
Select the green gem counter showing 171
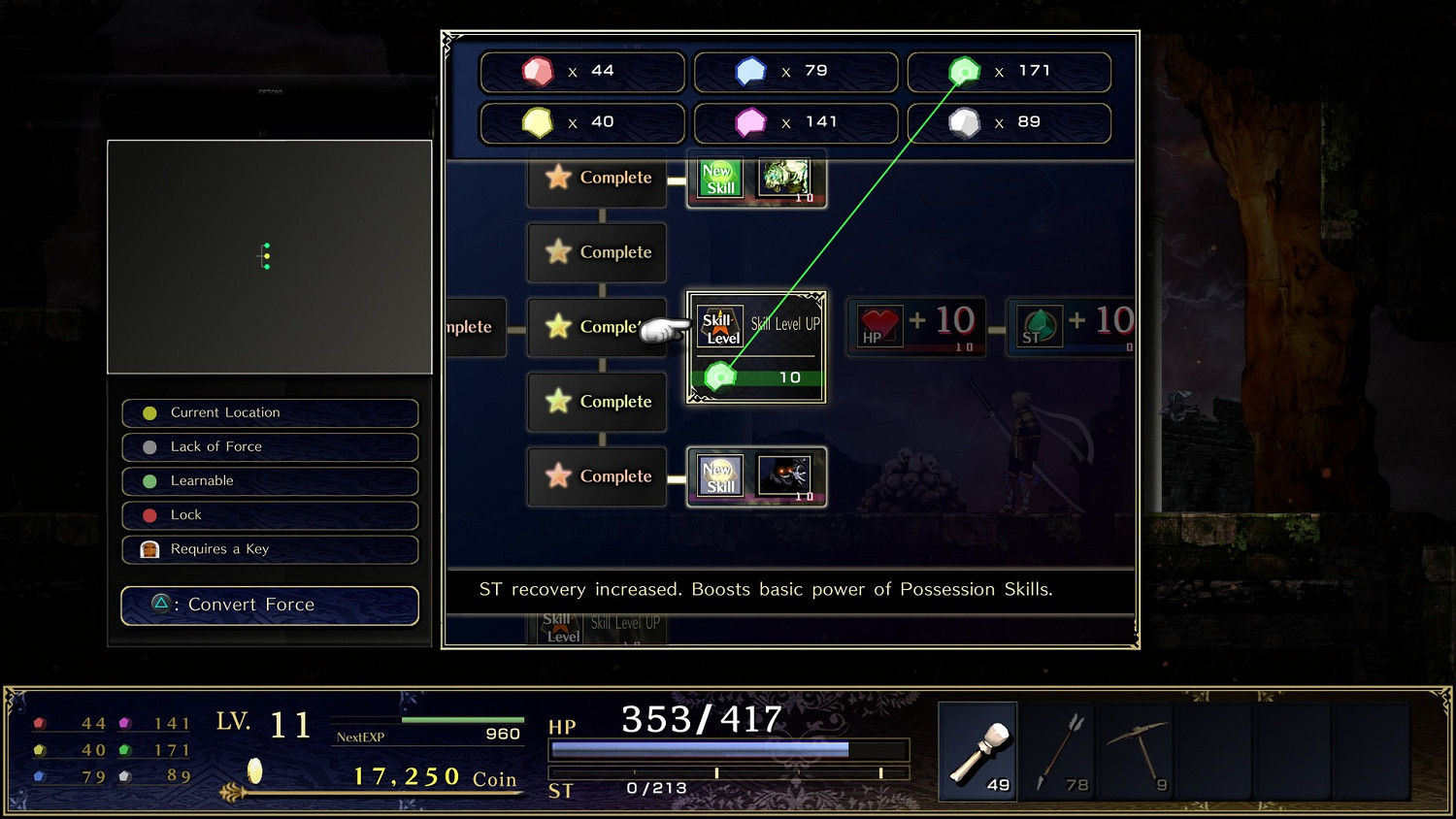pyautogui.click(x=1008, y=71)
